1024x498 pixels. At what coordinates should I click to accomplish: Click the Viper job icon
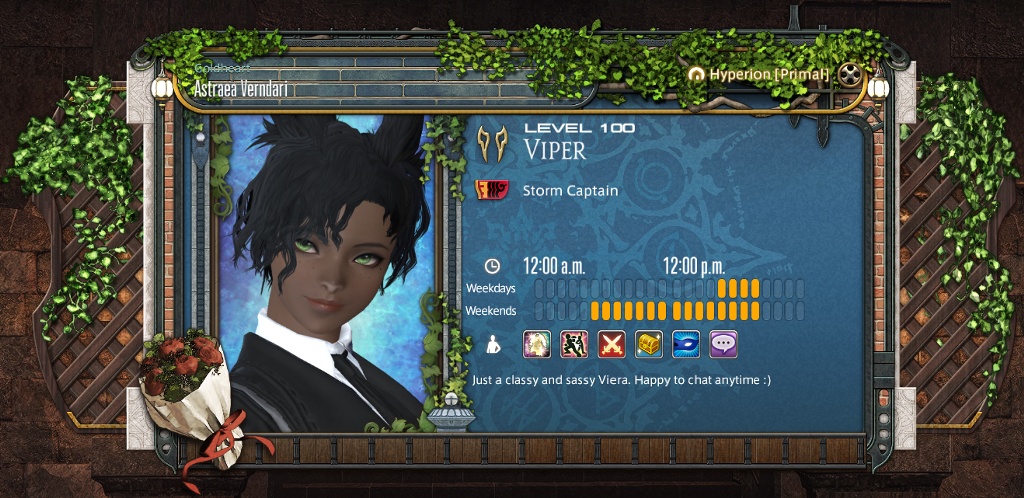490,141
